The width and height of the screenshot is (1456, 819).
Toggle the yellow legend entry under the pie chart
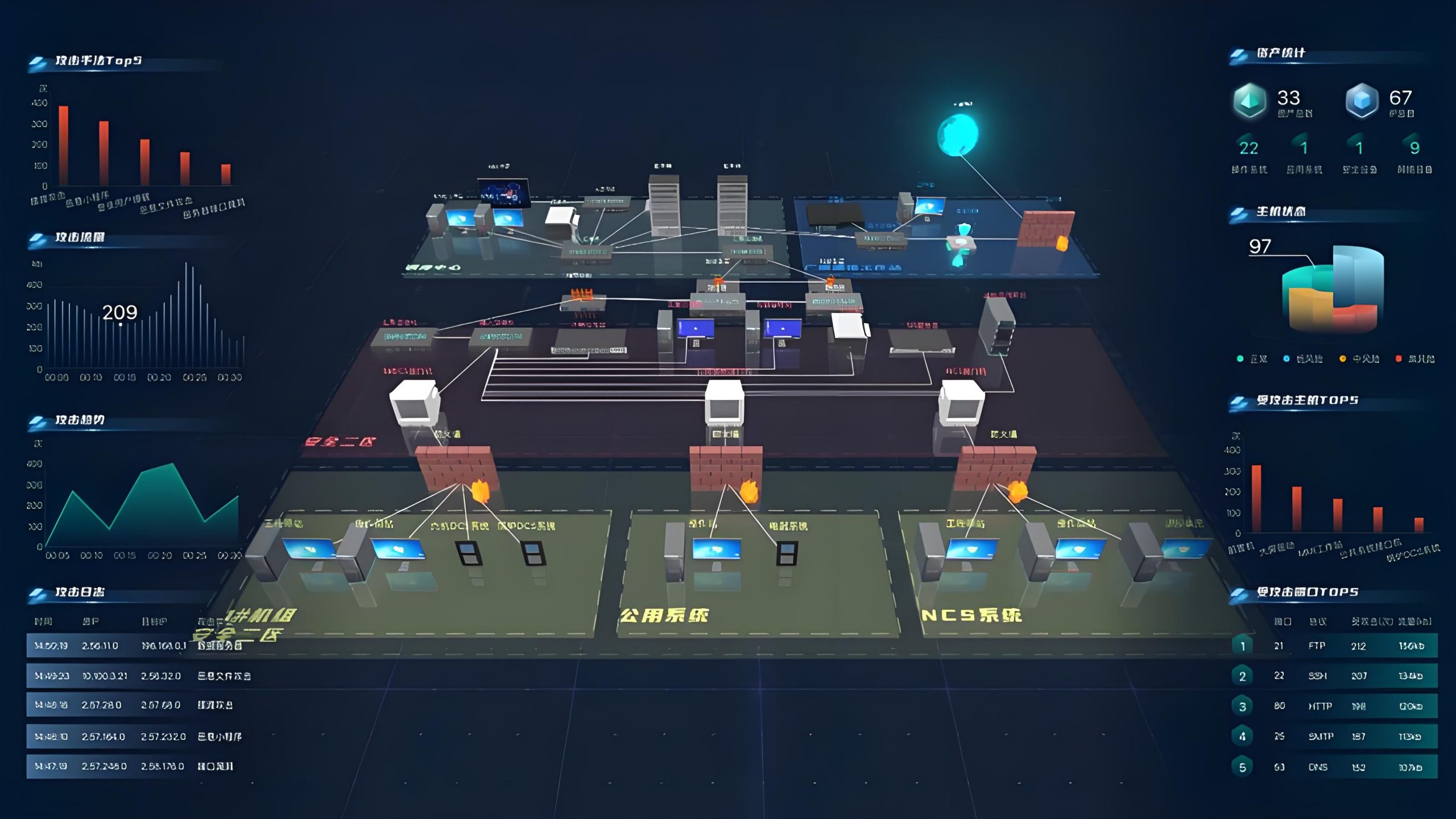point(1359,359)
